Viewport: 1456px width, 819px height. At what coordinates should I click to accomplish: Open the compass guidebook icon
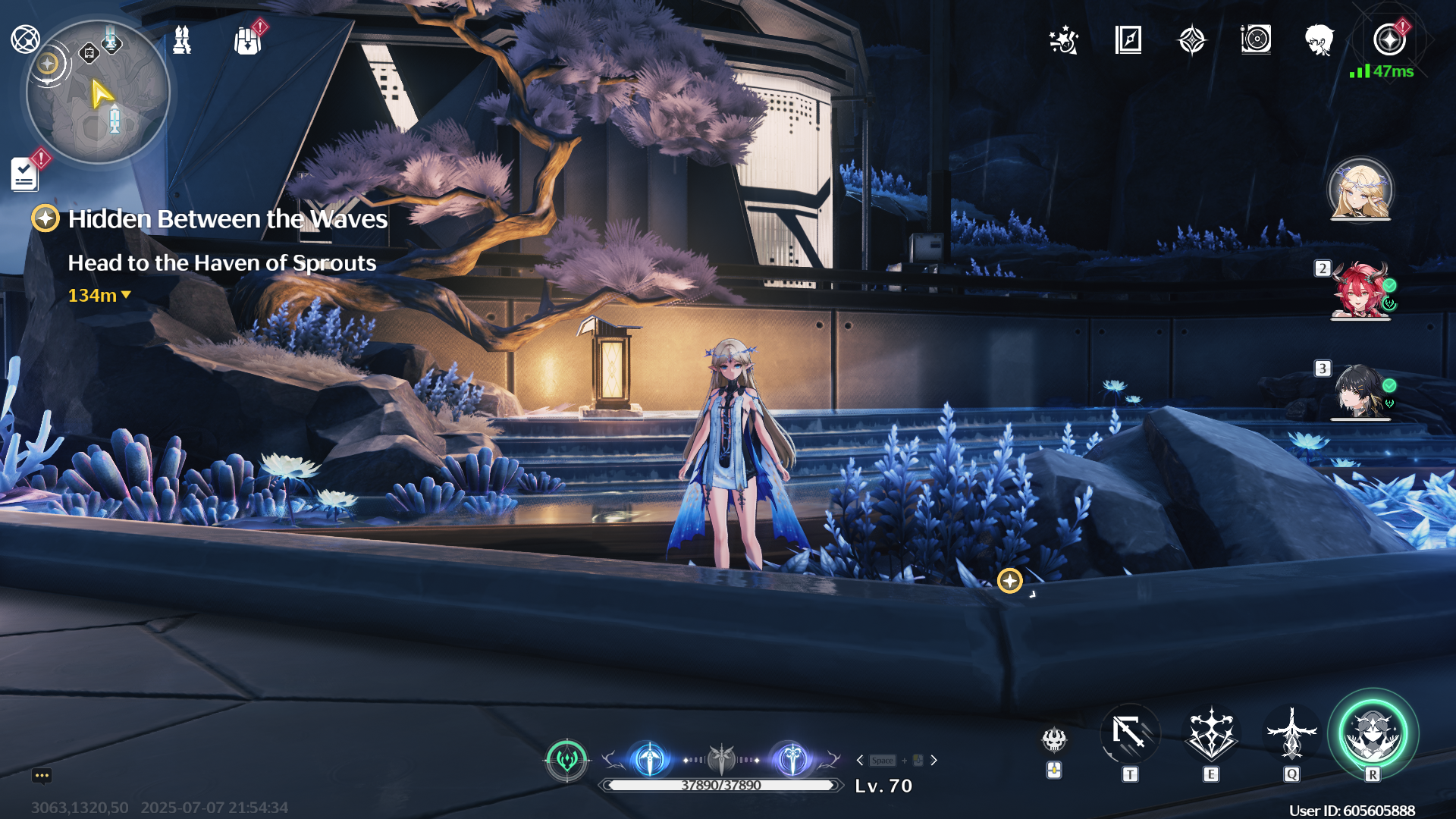click(1128, 40)
